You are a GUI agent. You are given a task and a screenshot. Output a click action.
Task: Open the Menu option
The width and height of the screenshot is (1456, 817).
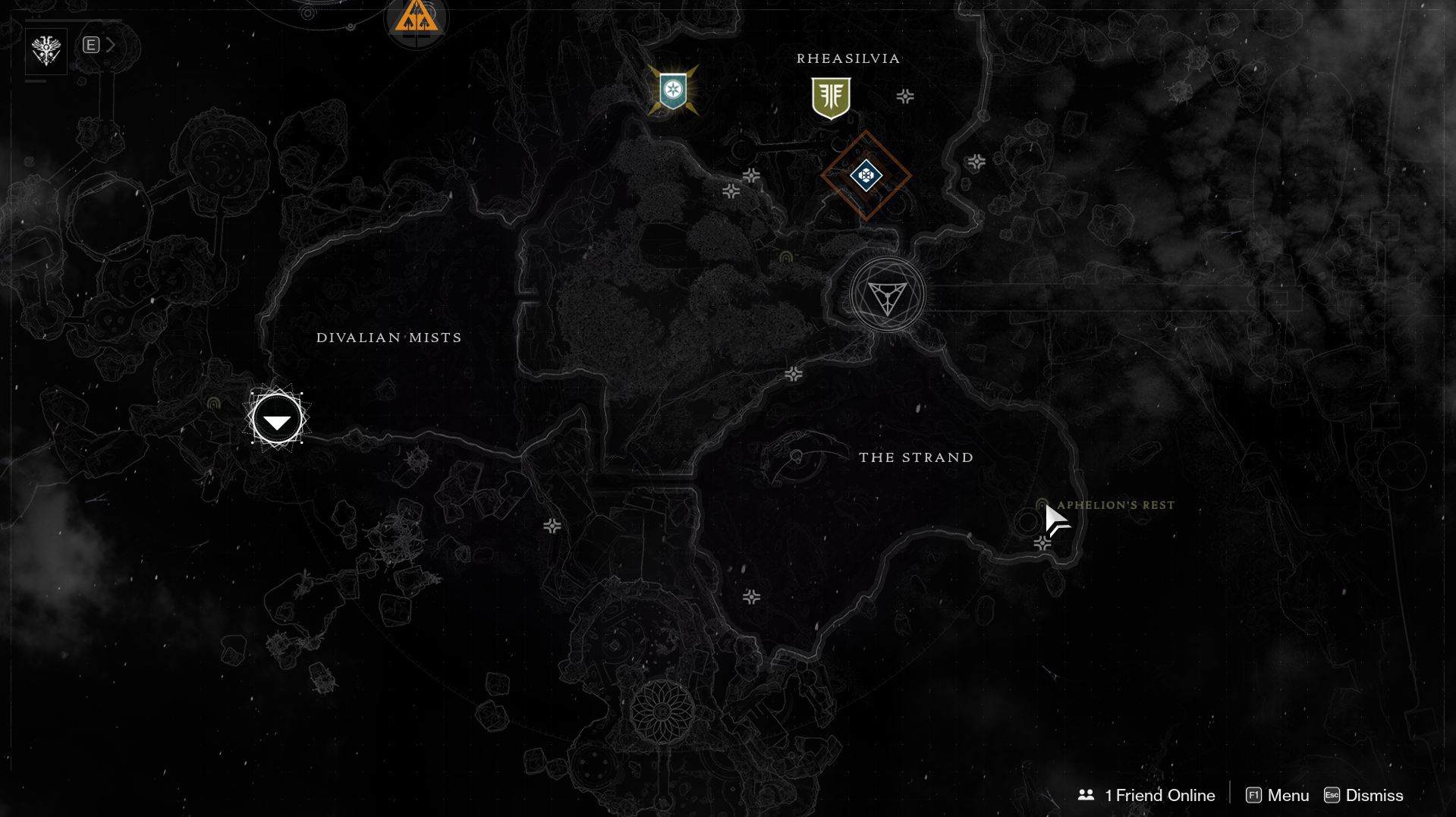(x=1278, y=795)
